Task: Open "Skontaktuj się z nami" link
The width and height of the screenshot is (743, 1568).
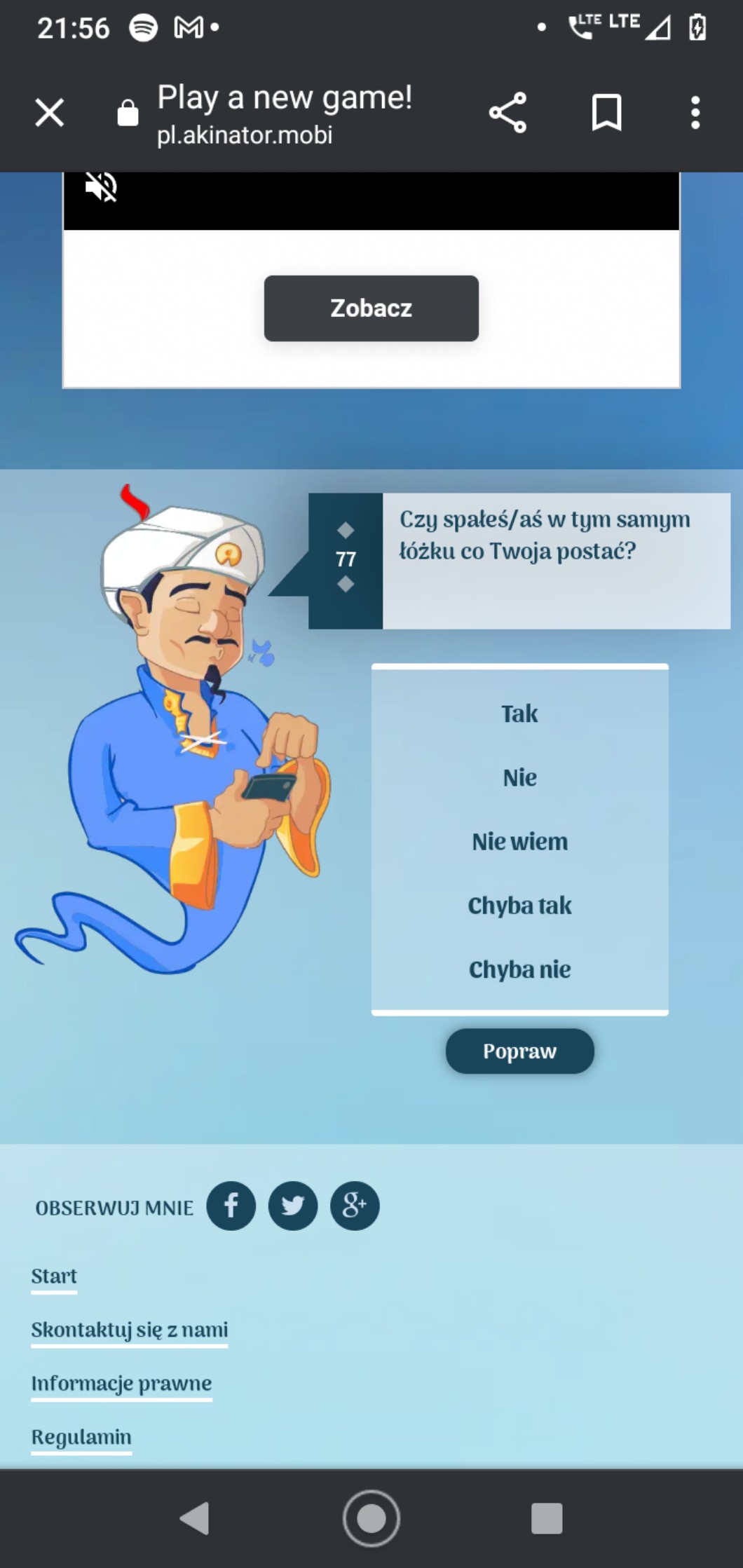Action: (130, 1330)
